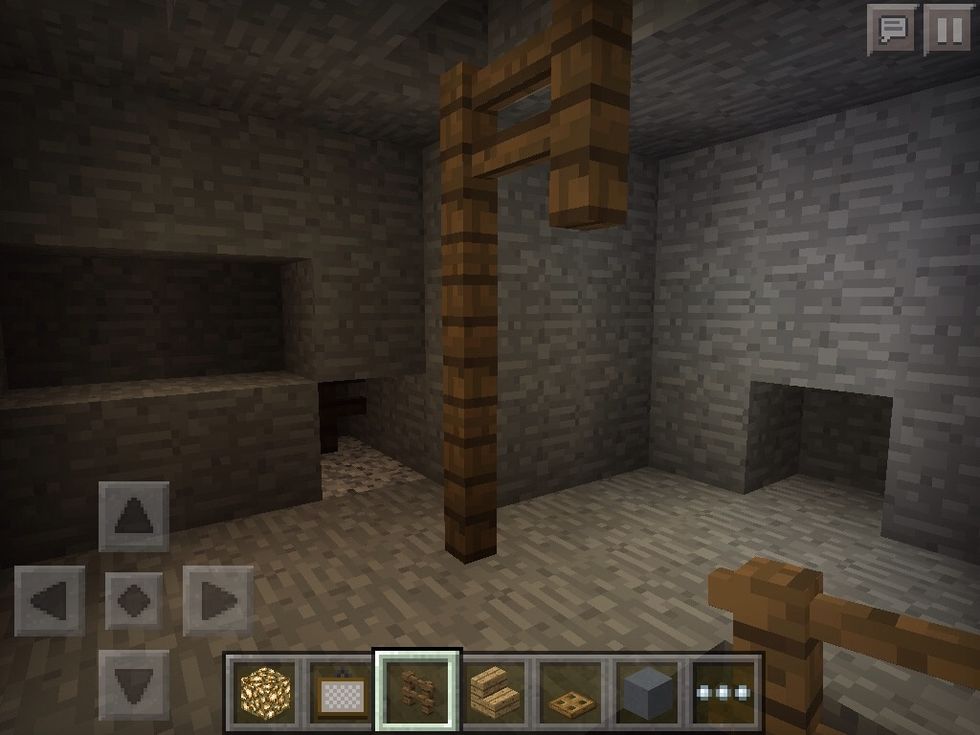This screenshot has height=735, width=980.
Task: Select the gray stone block slot
Action: tap(648, 691)
